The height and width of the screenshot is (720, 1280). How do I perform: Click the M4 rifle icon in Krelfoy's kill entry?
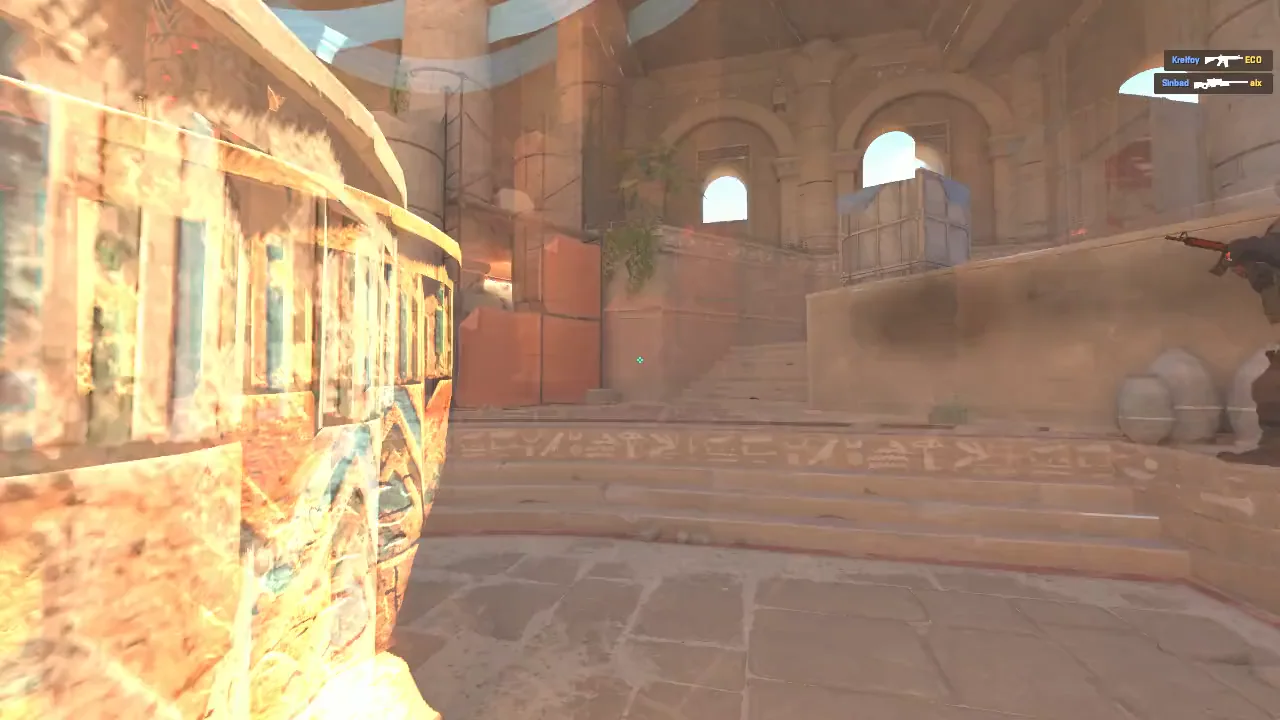coord(1222,60)
